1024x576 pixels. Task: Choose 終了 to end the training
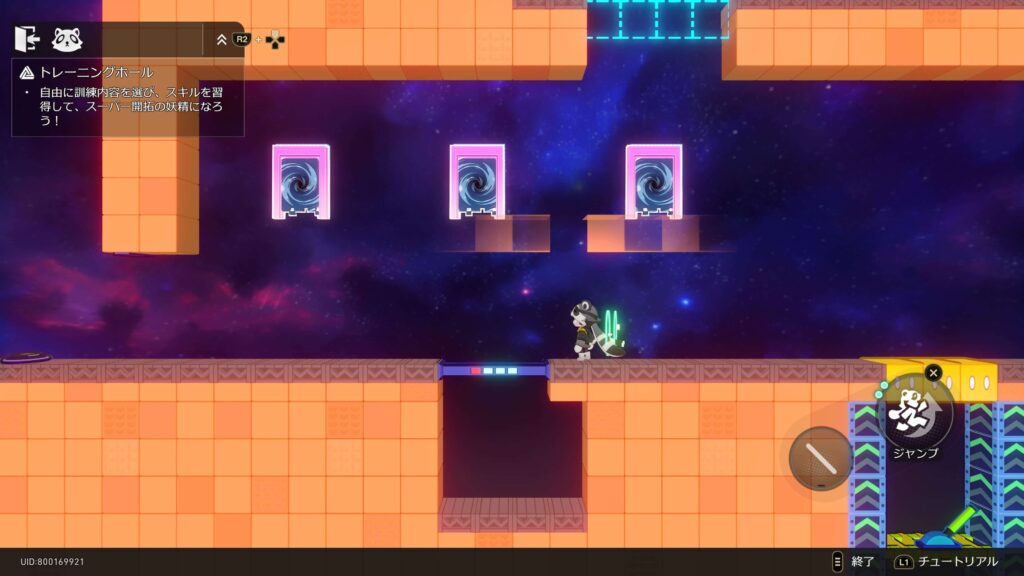click(x=853, y=561)
